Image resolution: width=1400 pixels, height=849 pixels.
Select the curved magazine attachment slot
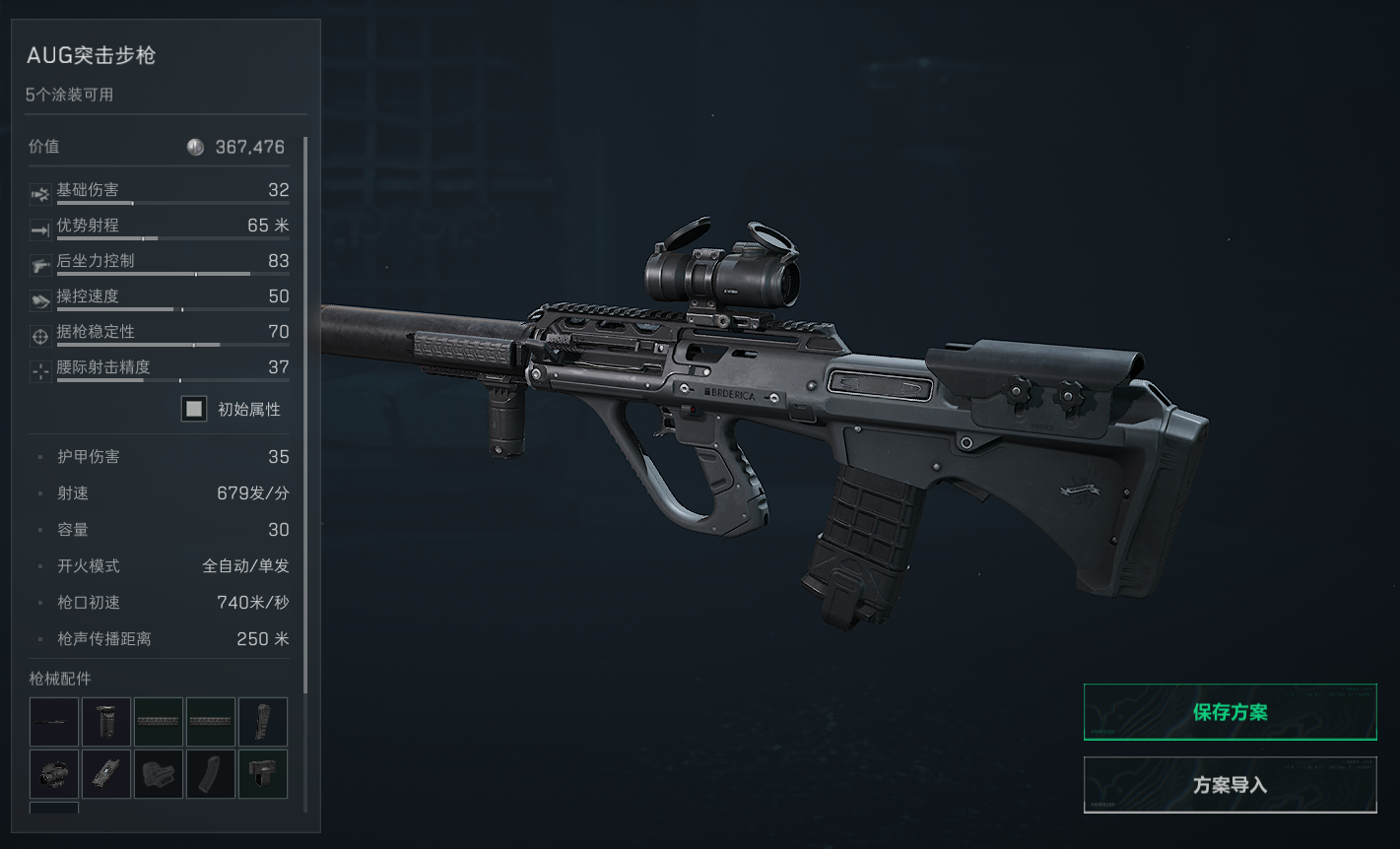[211, 774]
